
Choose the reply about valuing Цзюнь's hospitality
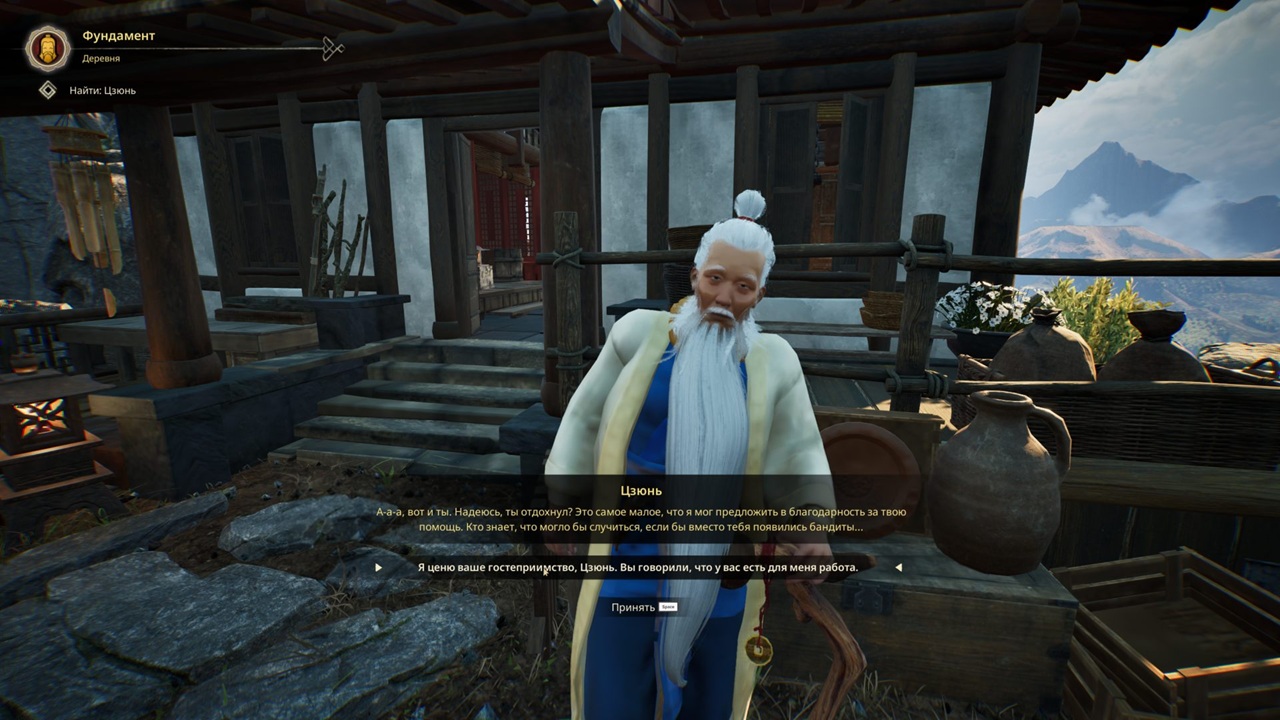click(x=637, y=567)
